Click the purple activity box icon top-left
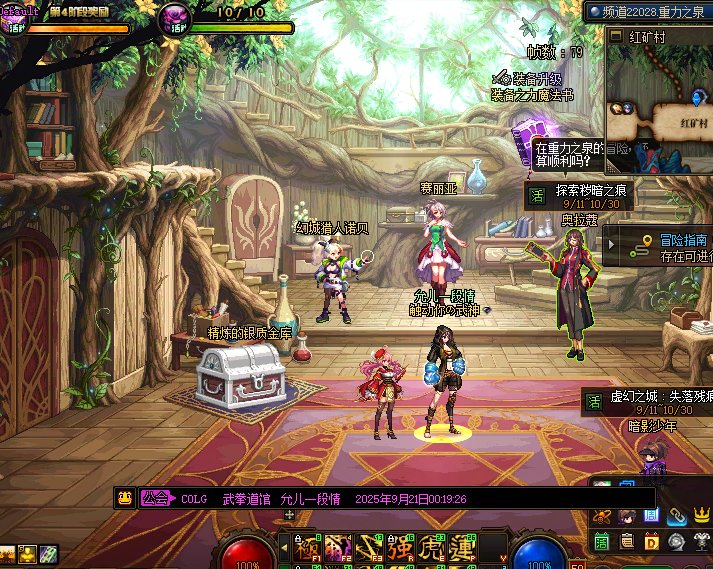 pyautogui.click(x=11, y=16)
